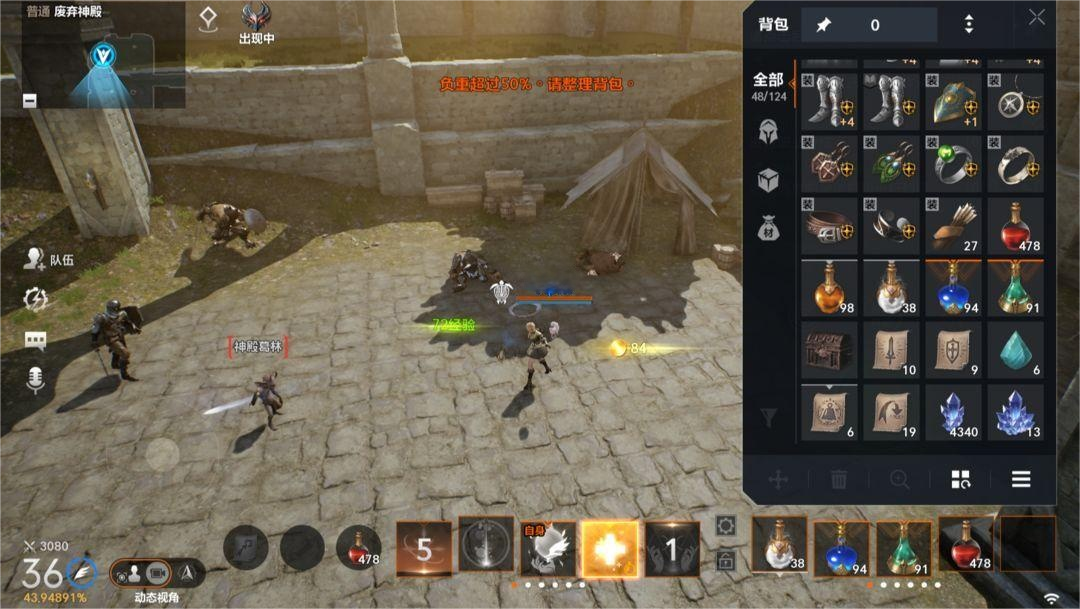Tap the trash delete icon in backpack
Screen dimensions: 1080x609
(839, 480)
